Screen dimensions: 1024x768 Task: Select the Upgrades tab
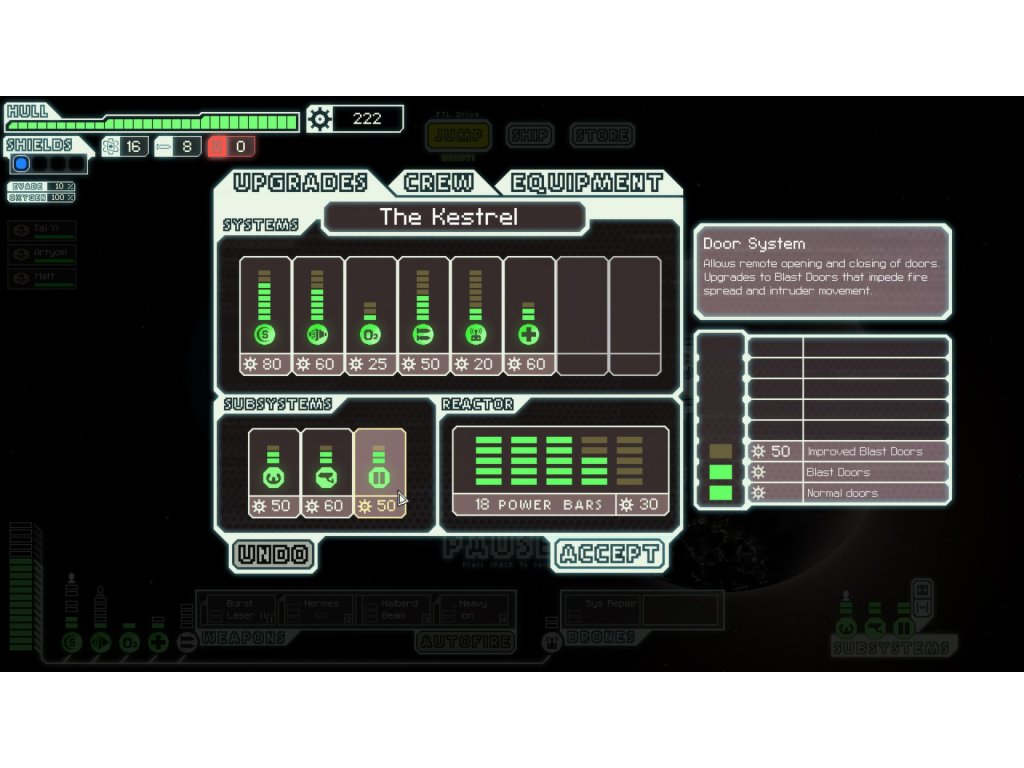tap(301, 182)
